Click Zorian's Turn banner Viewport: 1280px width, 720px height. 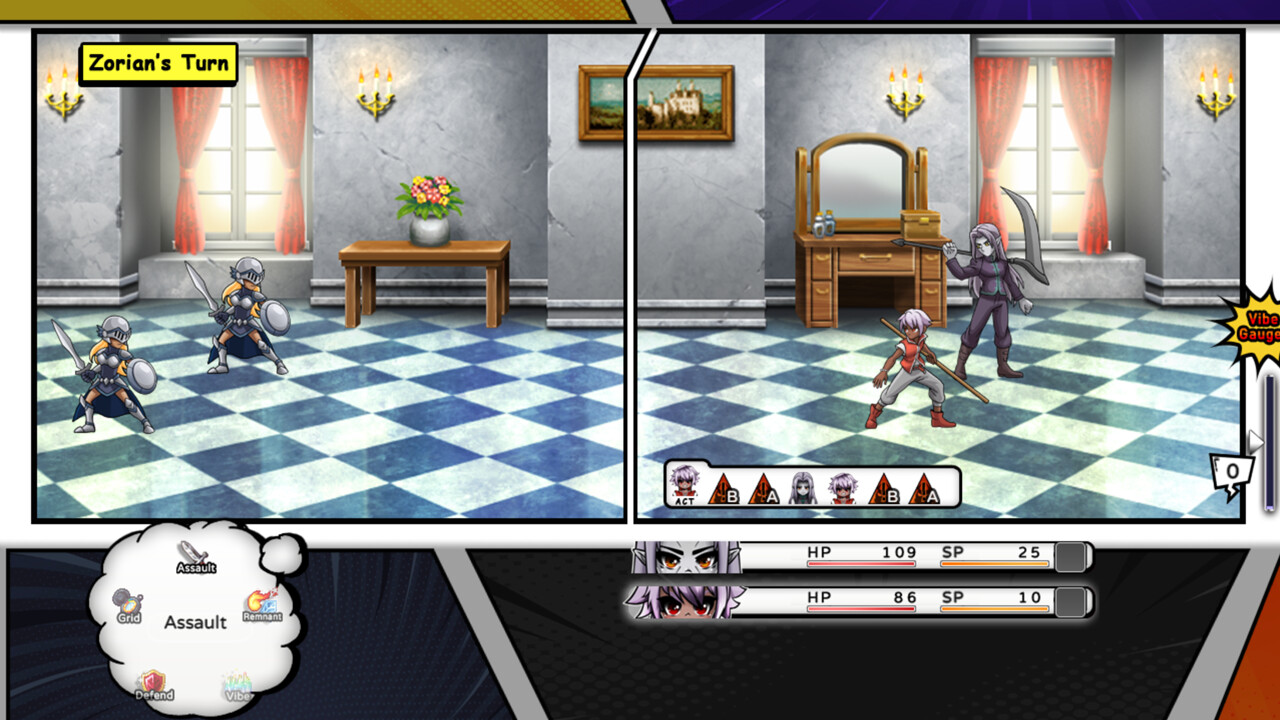tap(160, 64)
